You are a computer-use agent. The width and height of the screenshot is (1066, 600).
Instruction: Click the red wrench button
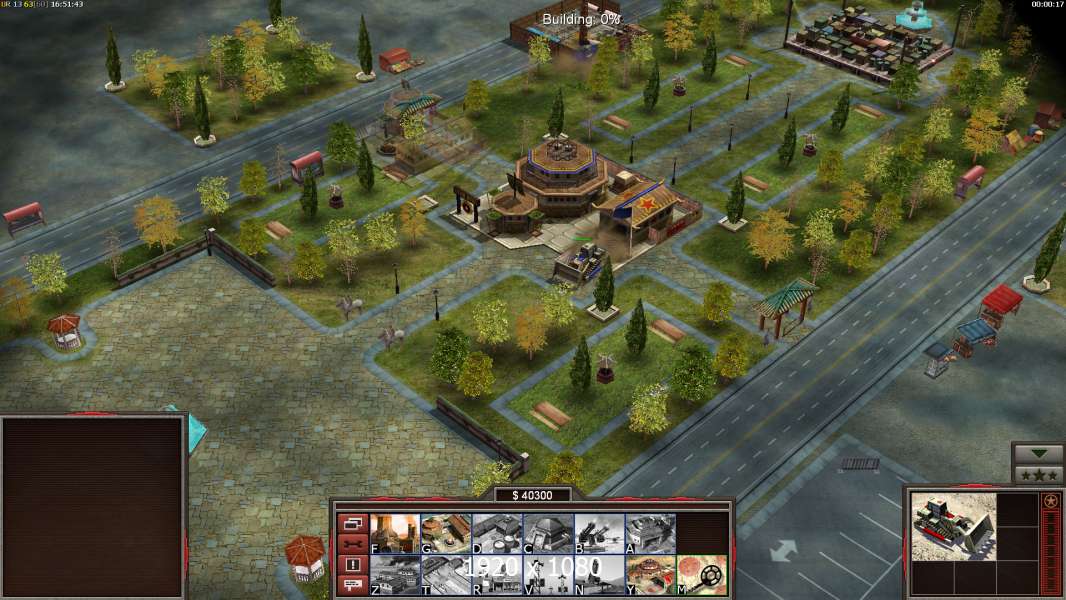(x=352, y=544)
